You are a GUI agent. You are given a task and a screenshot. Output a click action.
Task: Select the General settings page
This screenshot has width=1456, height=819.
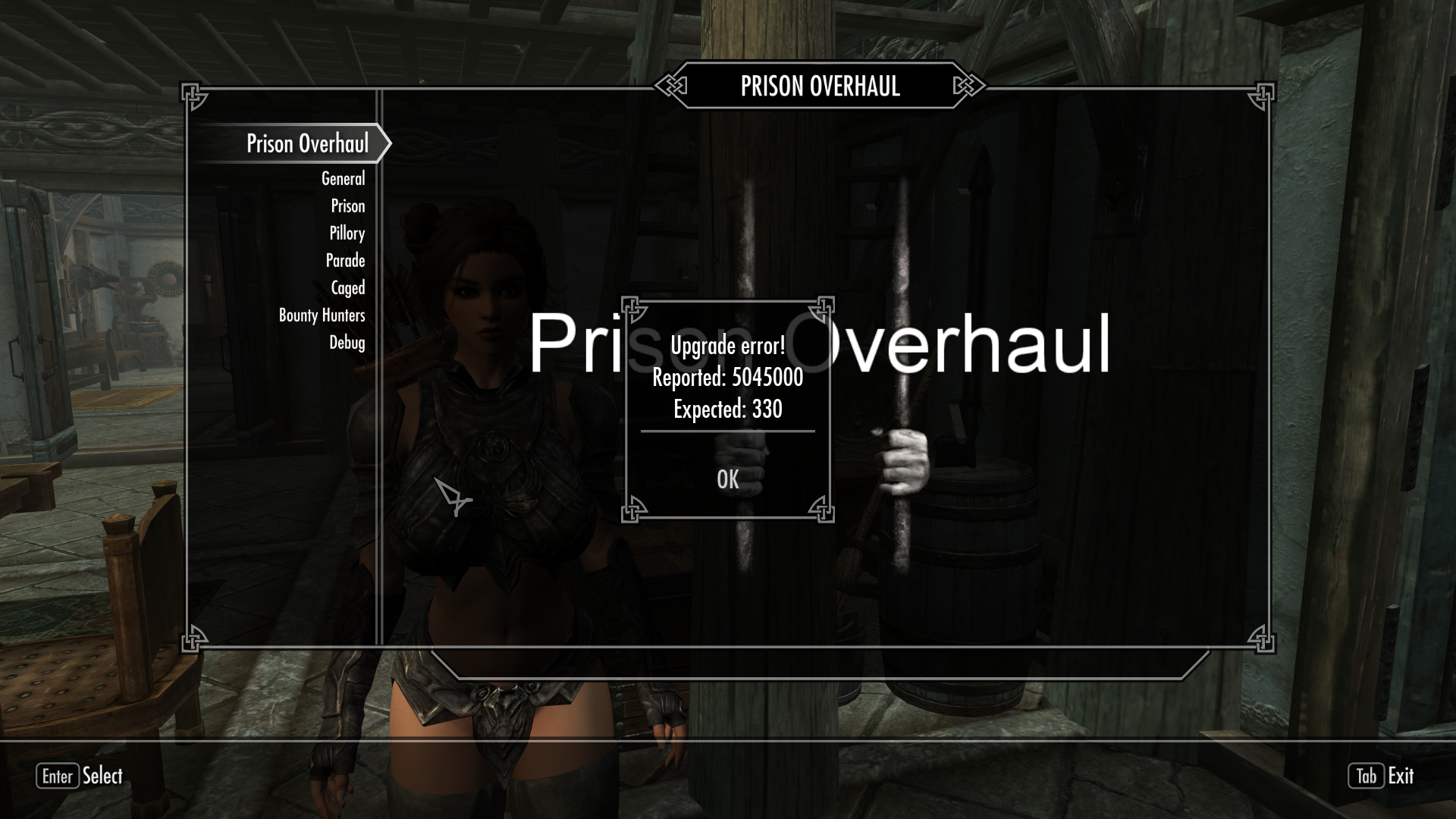pos(344,179)
